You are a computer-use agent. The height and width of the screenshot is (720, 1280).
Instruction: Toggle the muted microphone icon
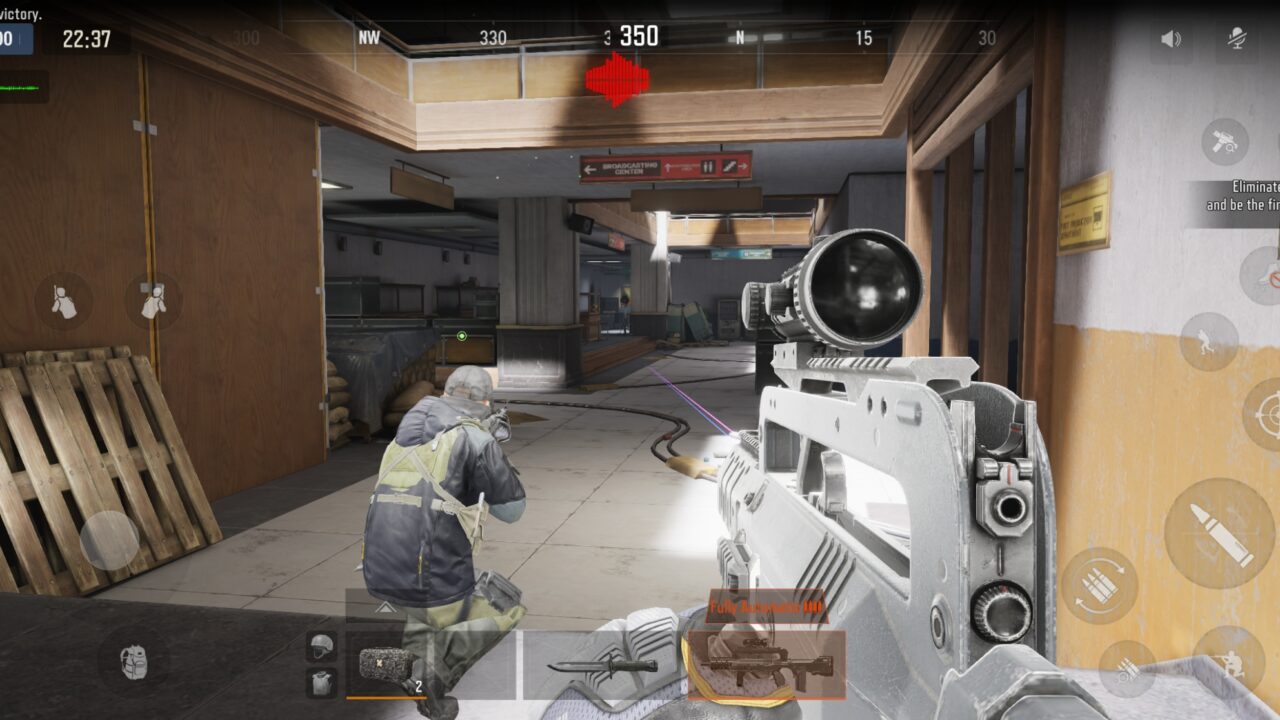pos(1237,40)
